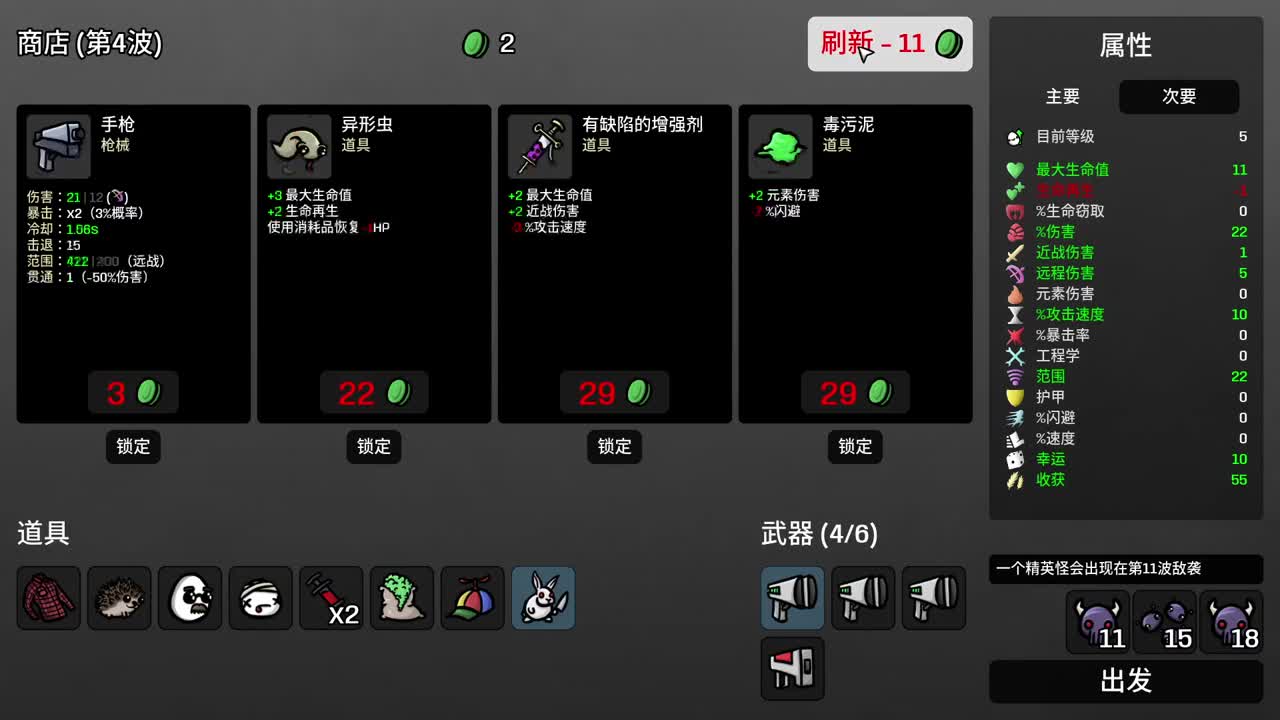
Task: Switch to the 主要 stats tab
Action: tap(1063, 97)
